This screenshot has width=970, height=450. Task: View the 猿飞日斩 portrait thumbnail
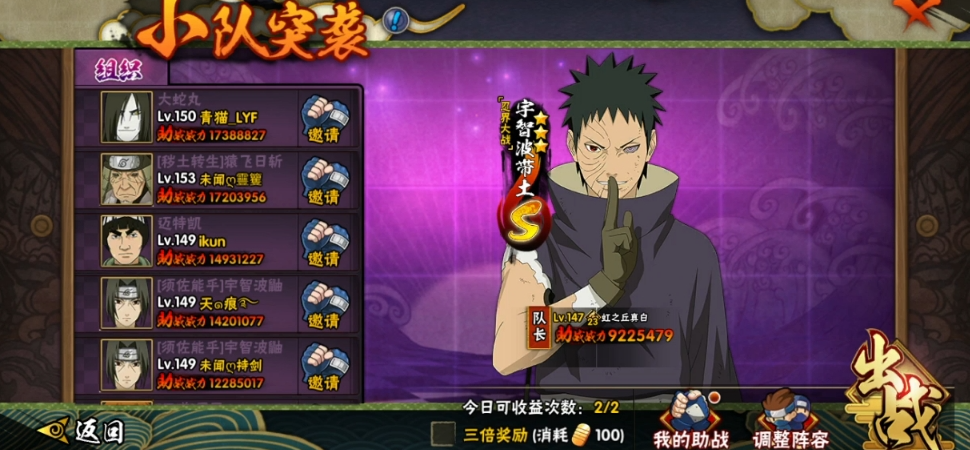[127, 180]
